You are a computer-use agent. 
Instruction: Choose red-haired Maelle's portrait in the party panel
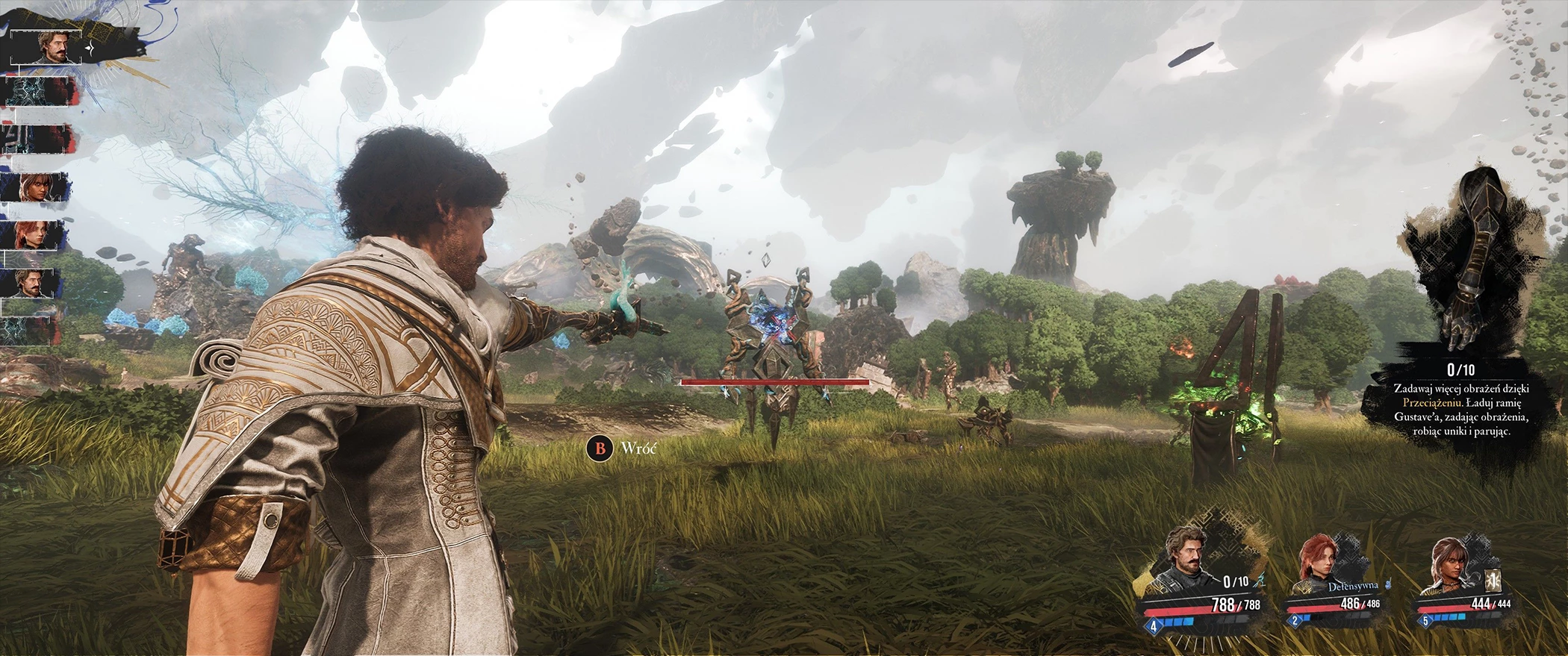[1317, 565]
